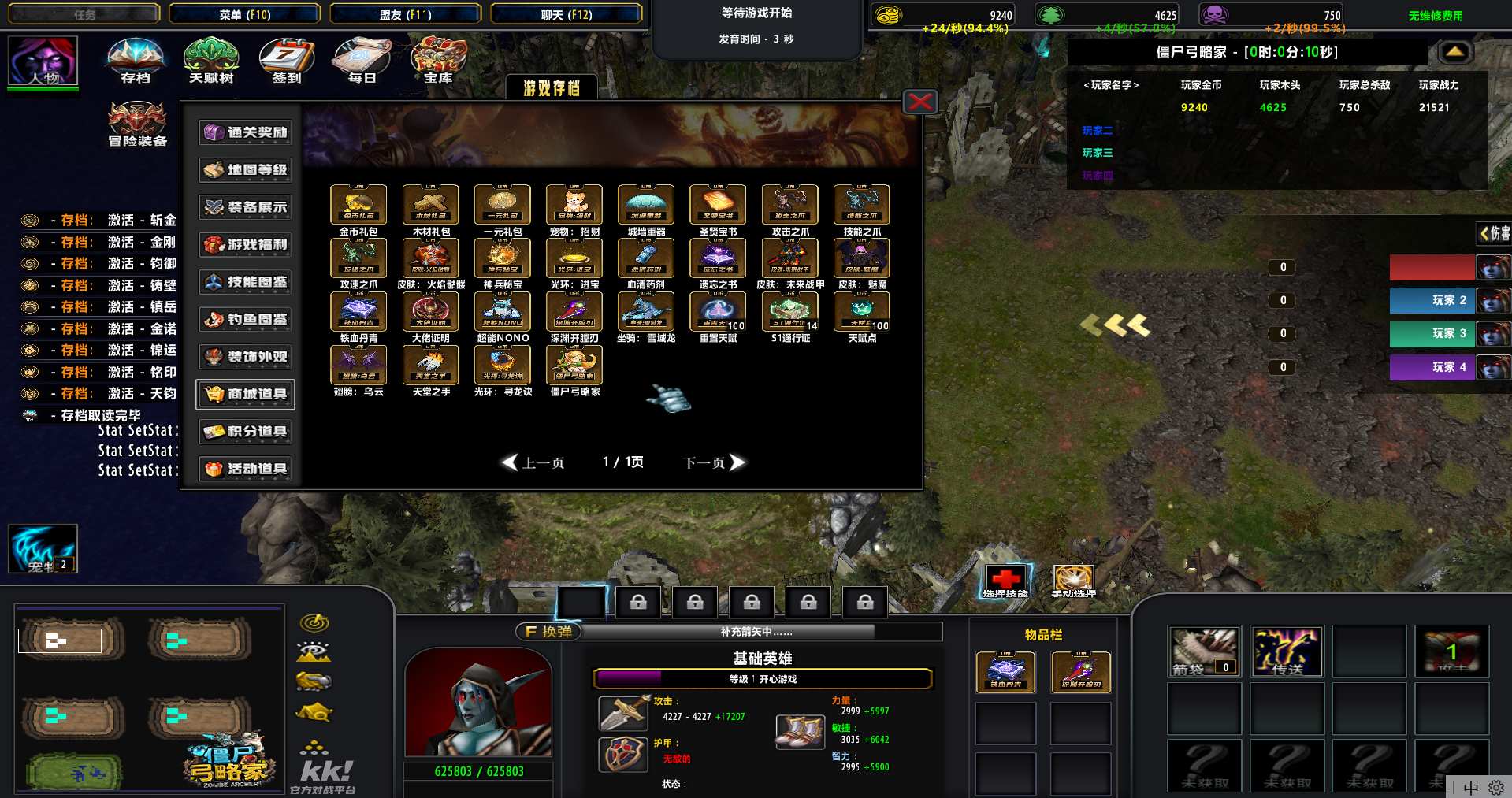This screenshot has width=1512, height=798.
Task: Show the 装备展示 category
Action: 246,207
